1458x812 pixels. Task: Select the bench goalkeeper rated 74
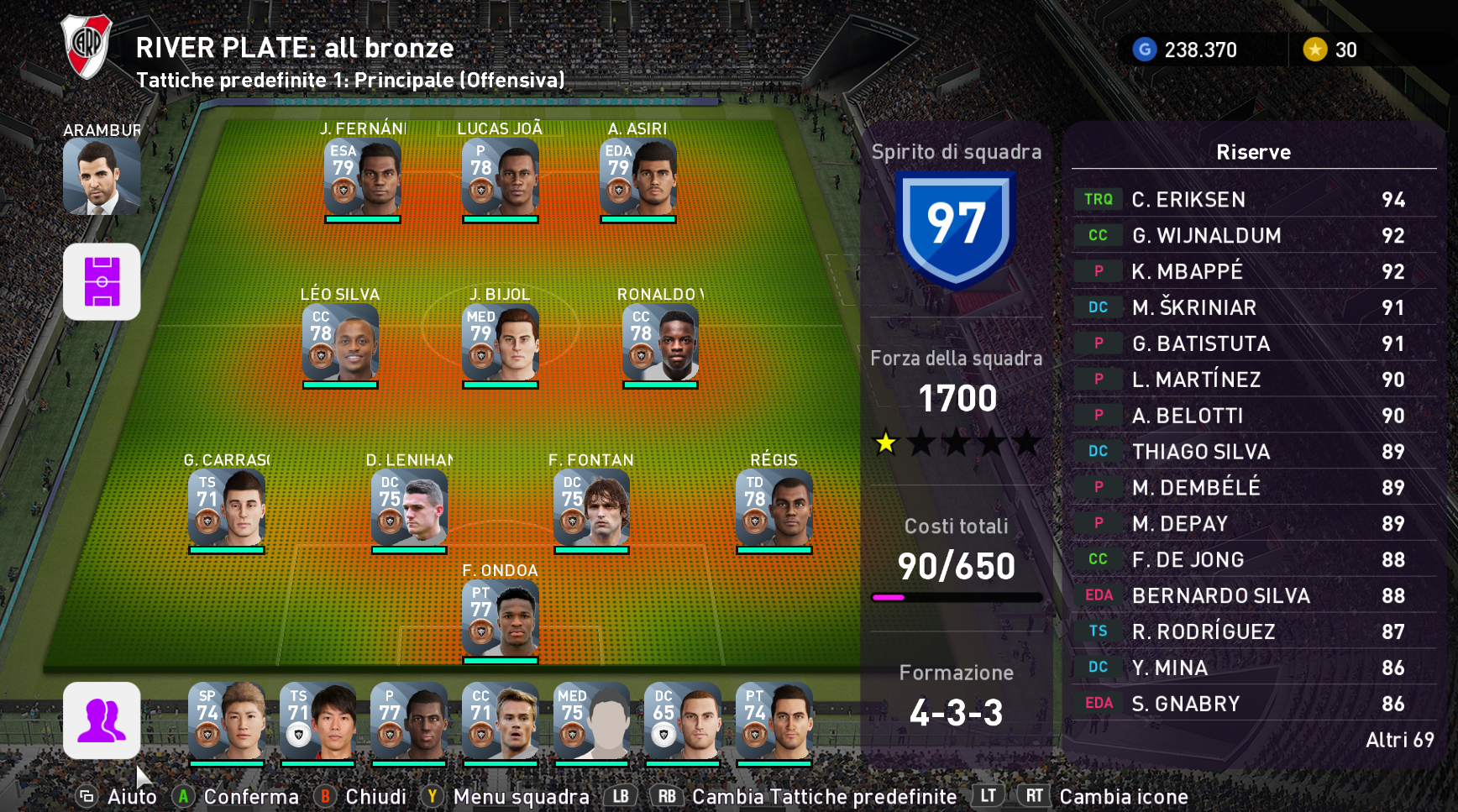click(x=774, y=721)
